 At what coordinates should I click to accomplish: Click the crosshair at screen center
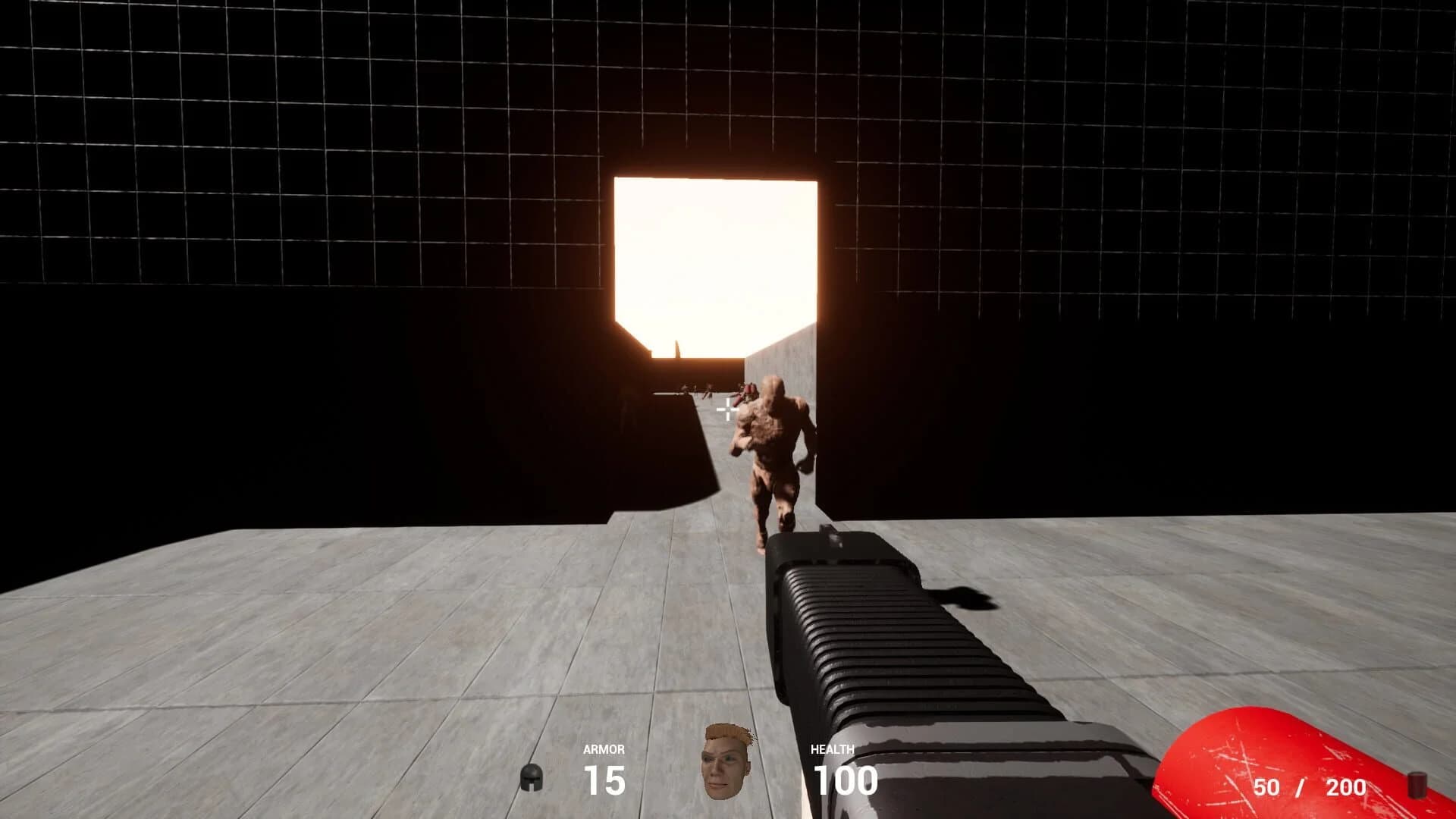click(727, 409)
